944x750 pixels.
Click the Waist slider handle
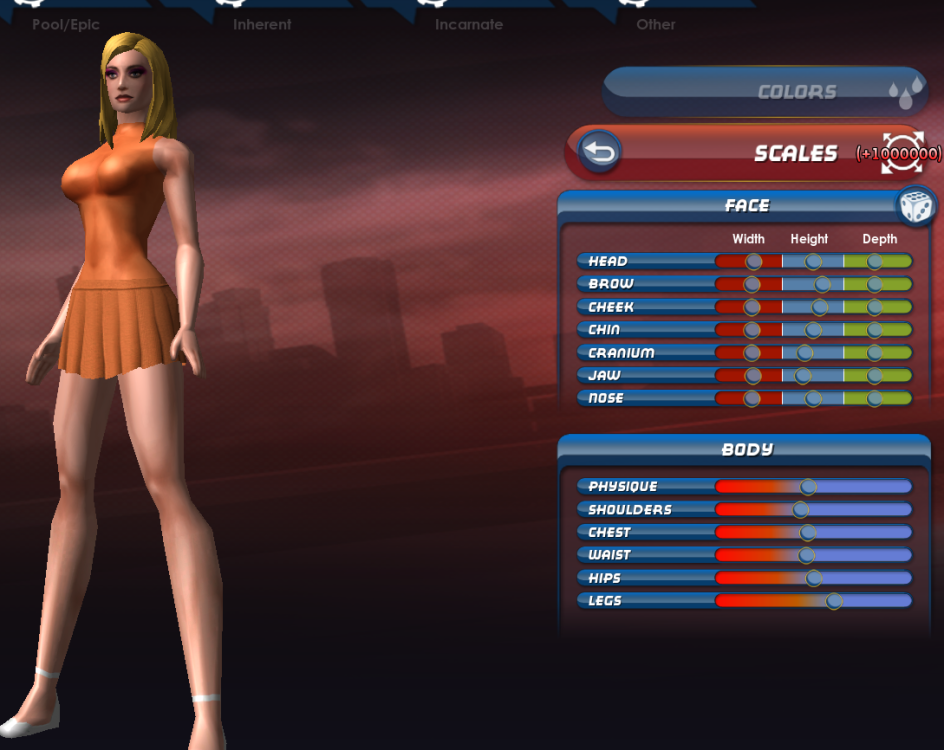pos(807,555)
